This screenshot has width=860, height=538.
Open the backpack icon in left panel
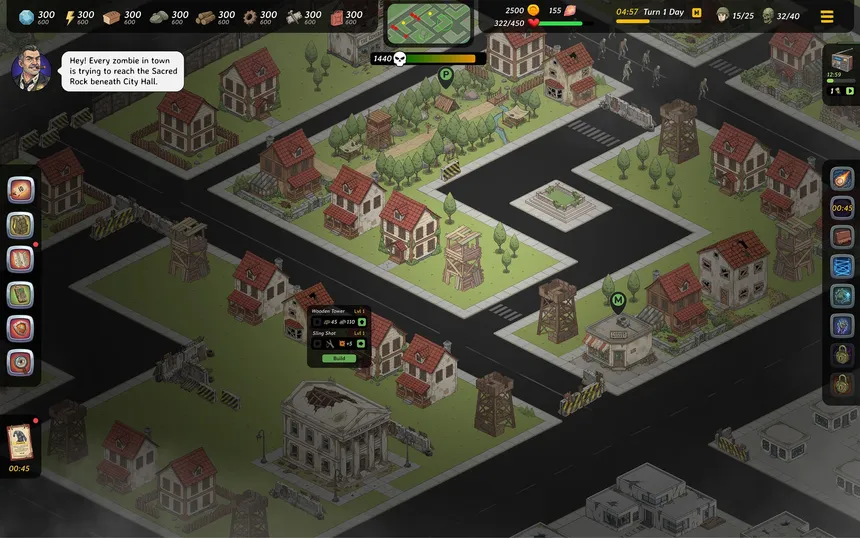coord(21,225)
